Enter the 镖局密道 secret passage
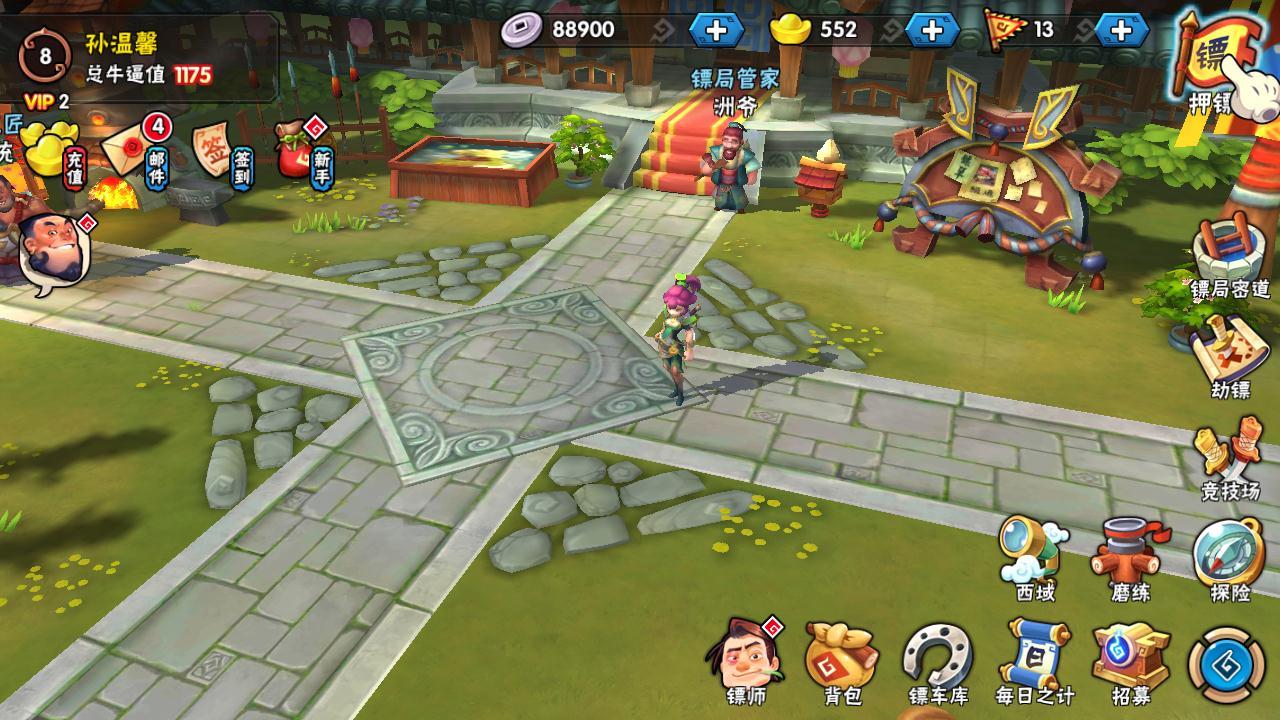This screenshot has width=1280, height=720. (1229, 255)
